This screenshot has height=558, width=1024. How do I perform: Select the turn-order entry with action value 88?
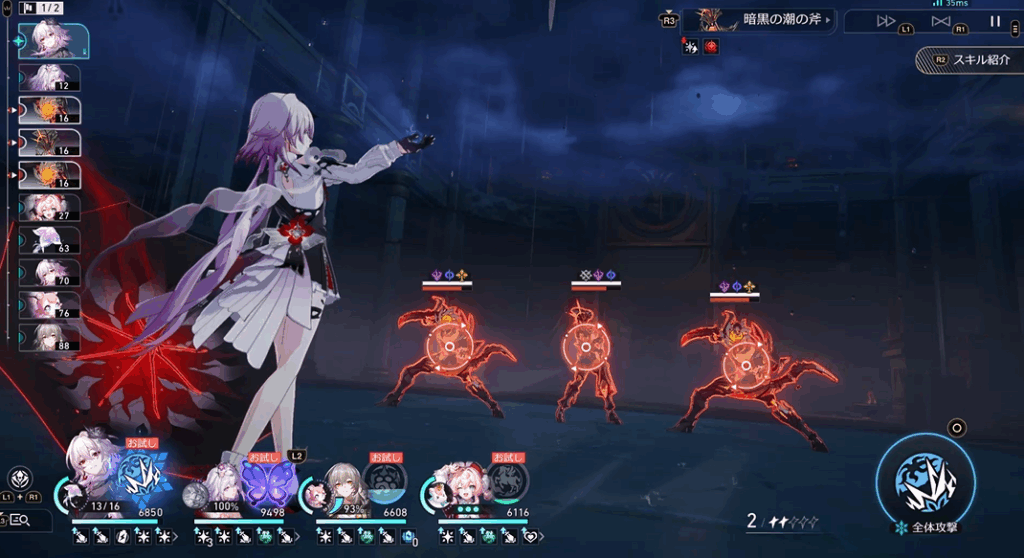tap(50, 337)
